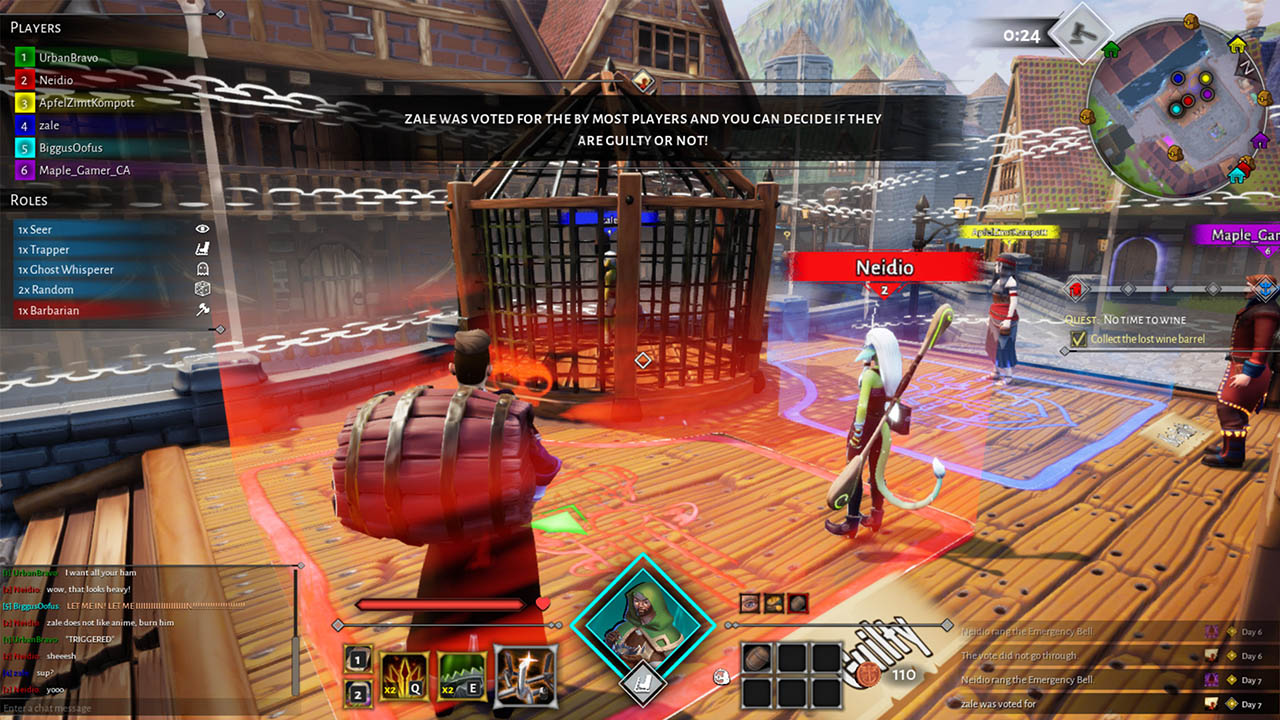The height and width of the screenshot is (720, 1280).
Task: Select the wine barrel inventory slot
Action: 759,658
